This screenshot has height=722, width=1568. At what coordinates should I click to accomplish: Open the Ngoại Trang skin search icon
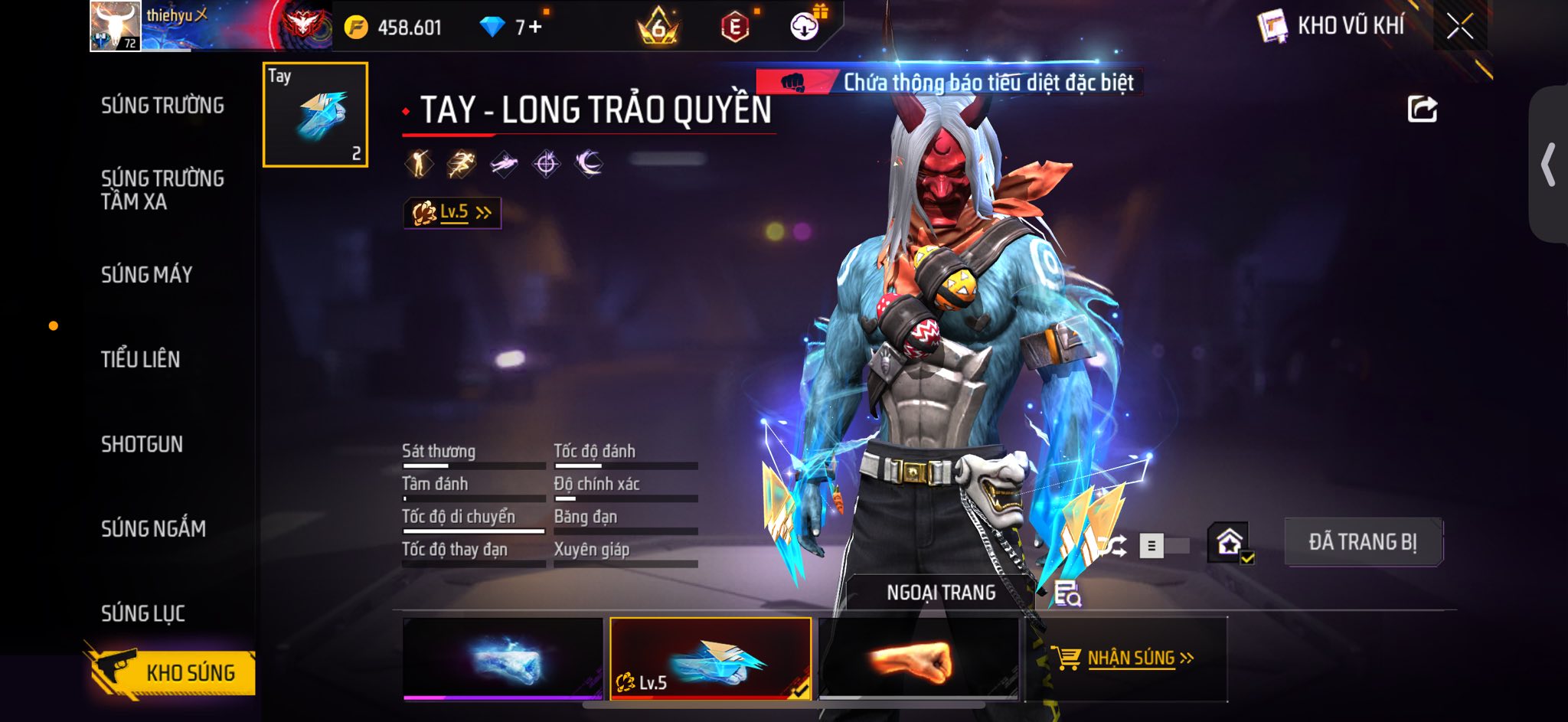pyautogui.click(x=1067, y=593)
